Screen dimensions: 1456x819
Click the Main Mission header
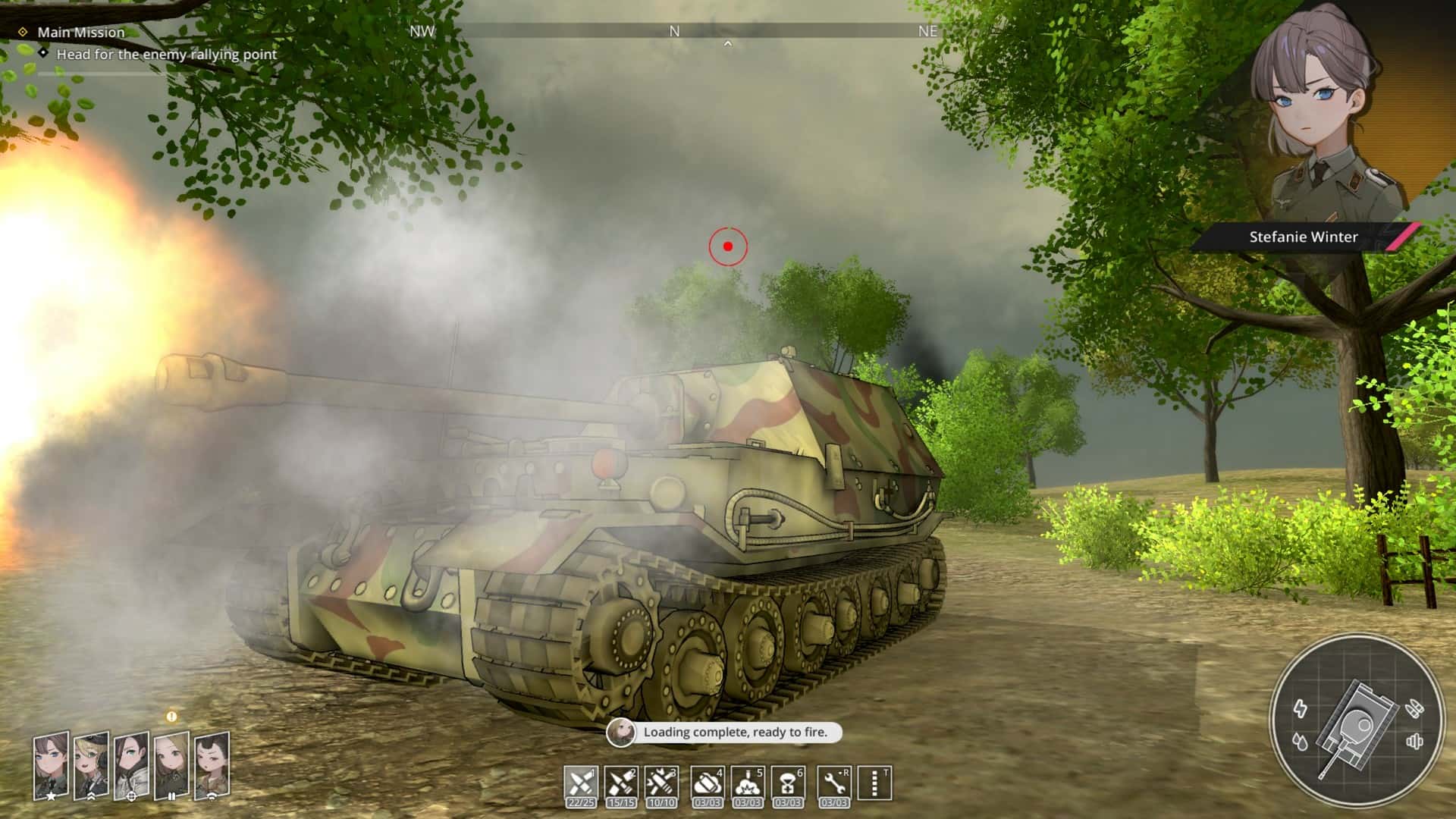(81, 32)
